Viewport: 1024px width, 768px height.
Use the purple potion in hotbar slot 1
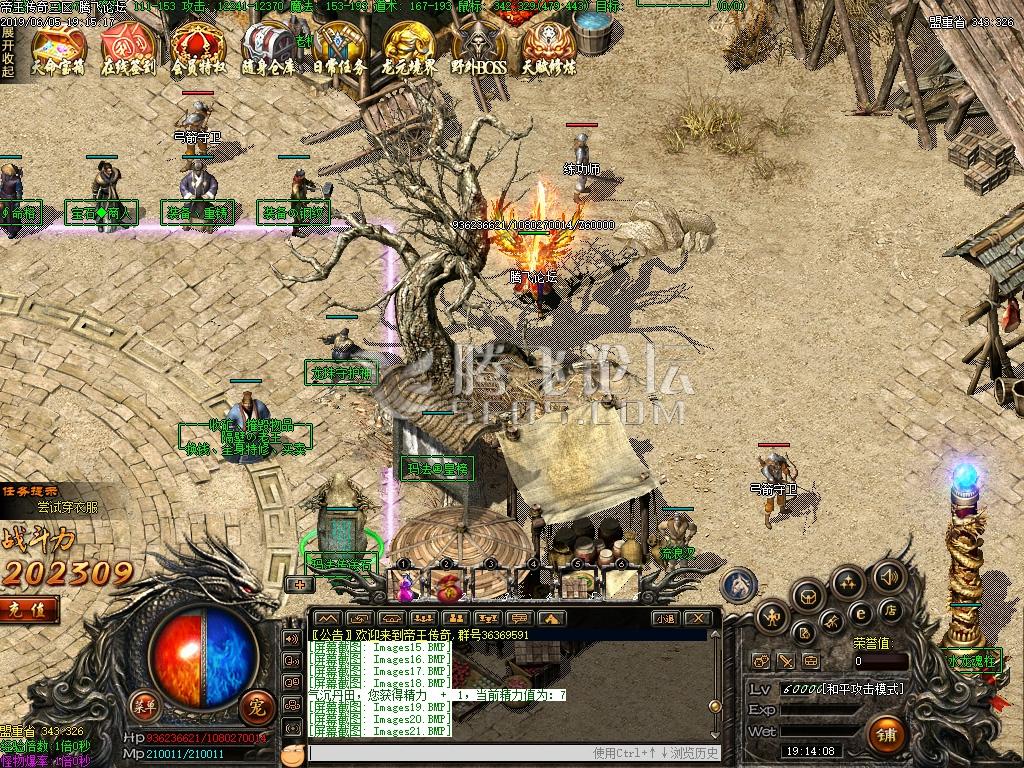[x=407, y=586]
